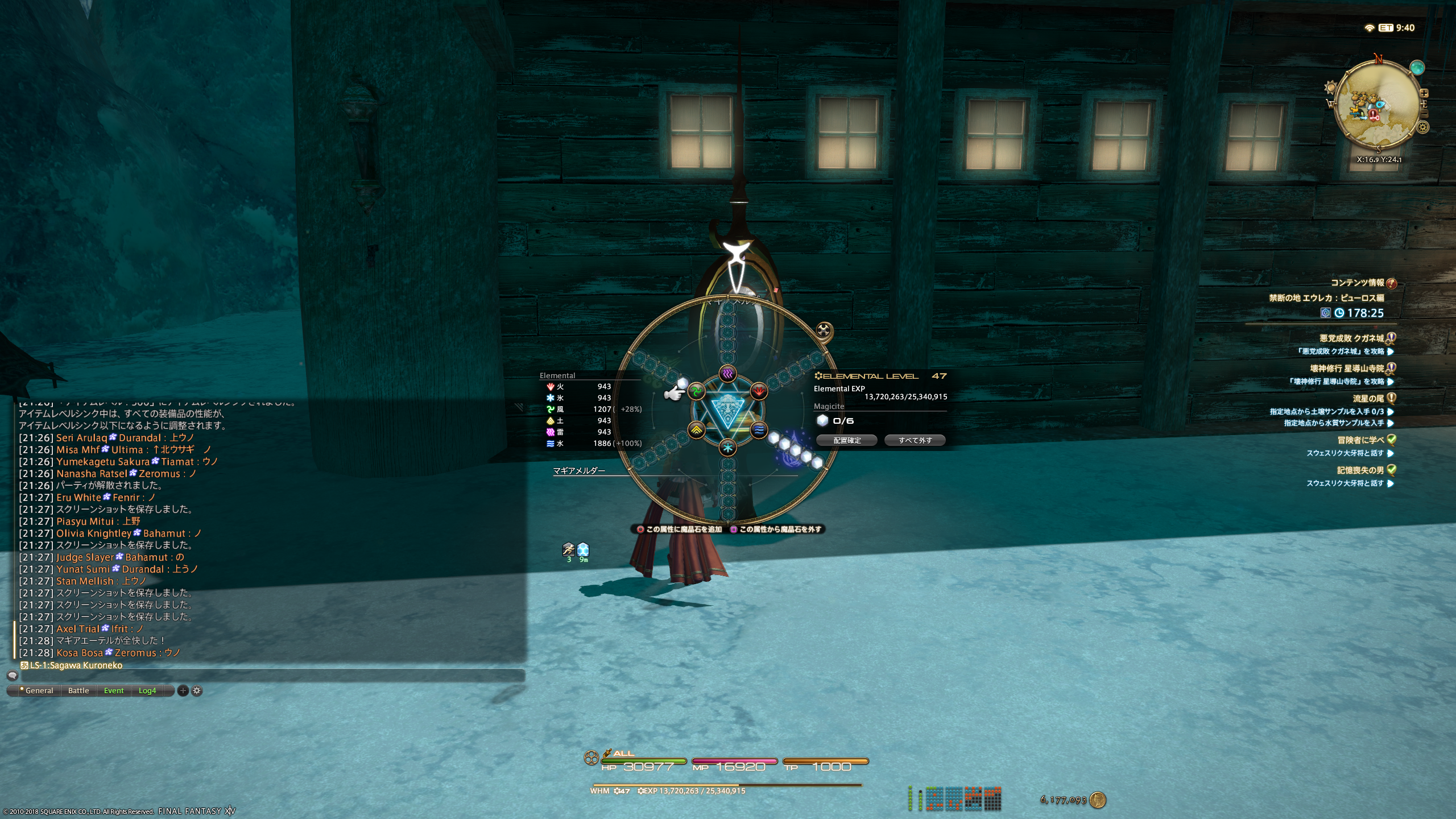The height and width of the screenshot is (819, 1456).
Task: Add a new chat log tab
Action: (x=183, y=690)
